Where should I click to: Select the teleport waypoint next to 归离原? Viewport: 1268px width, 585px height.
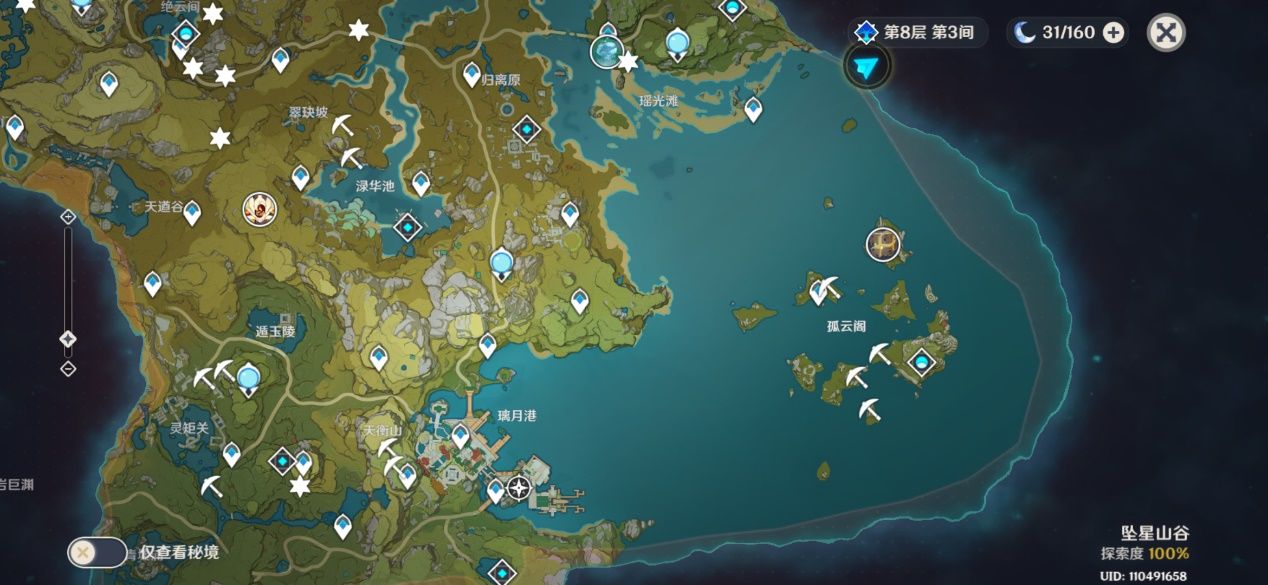point(472,74)
